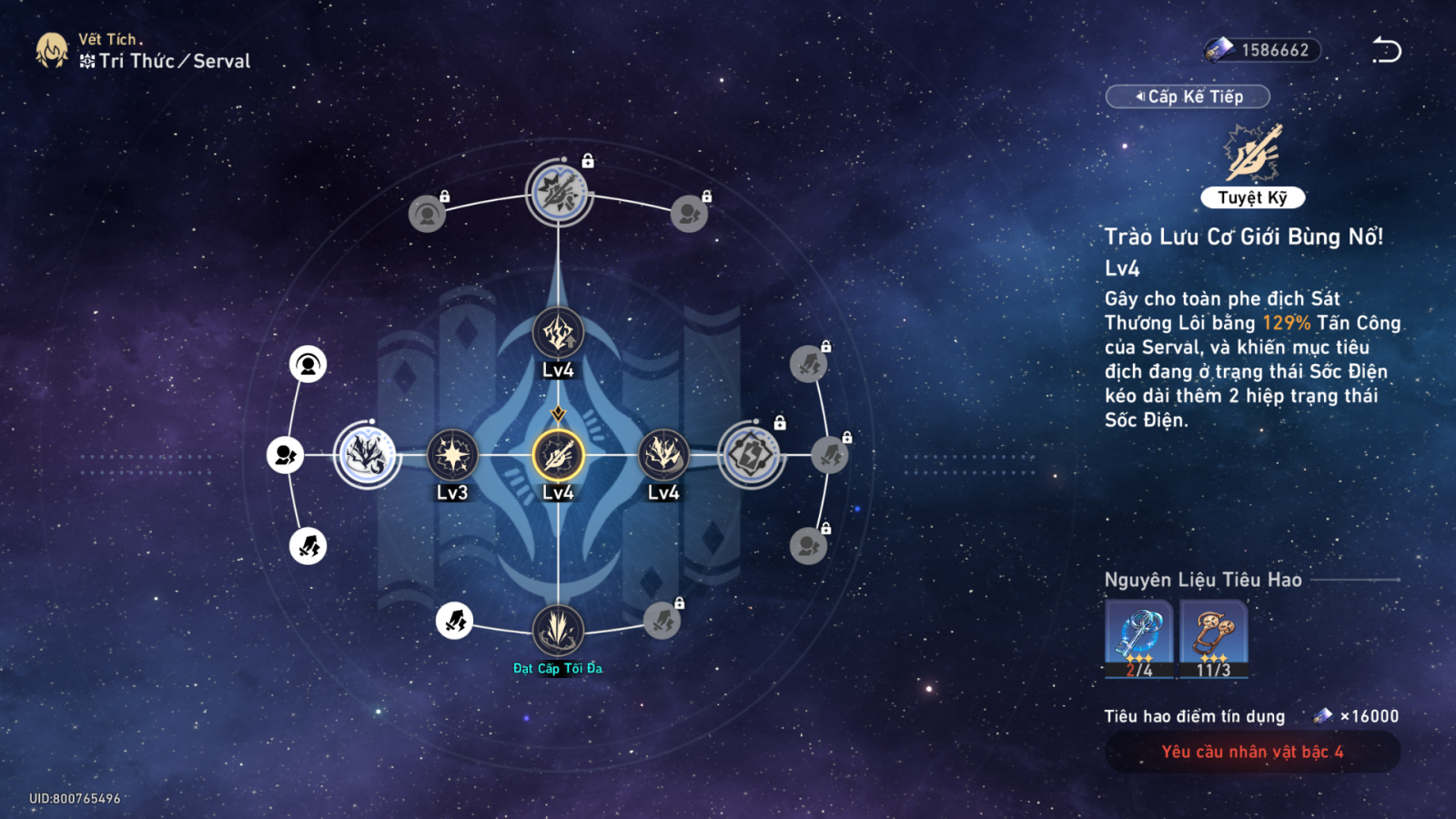Select the locked ringed bonus ability on right
This screenshot has width=1456, height=819.
(x=751, y=455)
